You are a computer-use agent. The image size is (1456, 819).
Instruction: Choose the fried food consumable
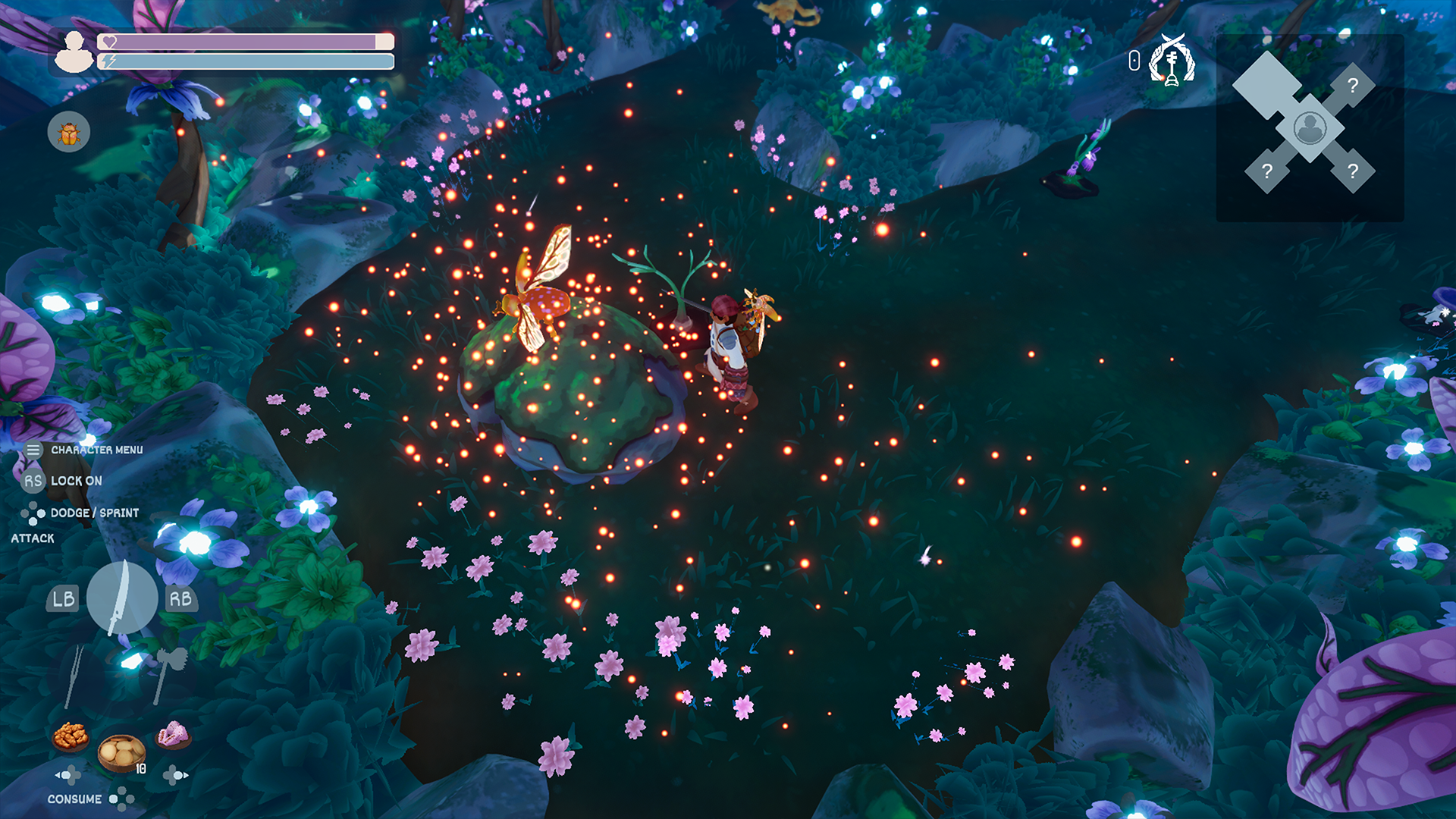pyautogui.click(x=71, y=735)
